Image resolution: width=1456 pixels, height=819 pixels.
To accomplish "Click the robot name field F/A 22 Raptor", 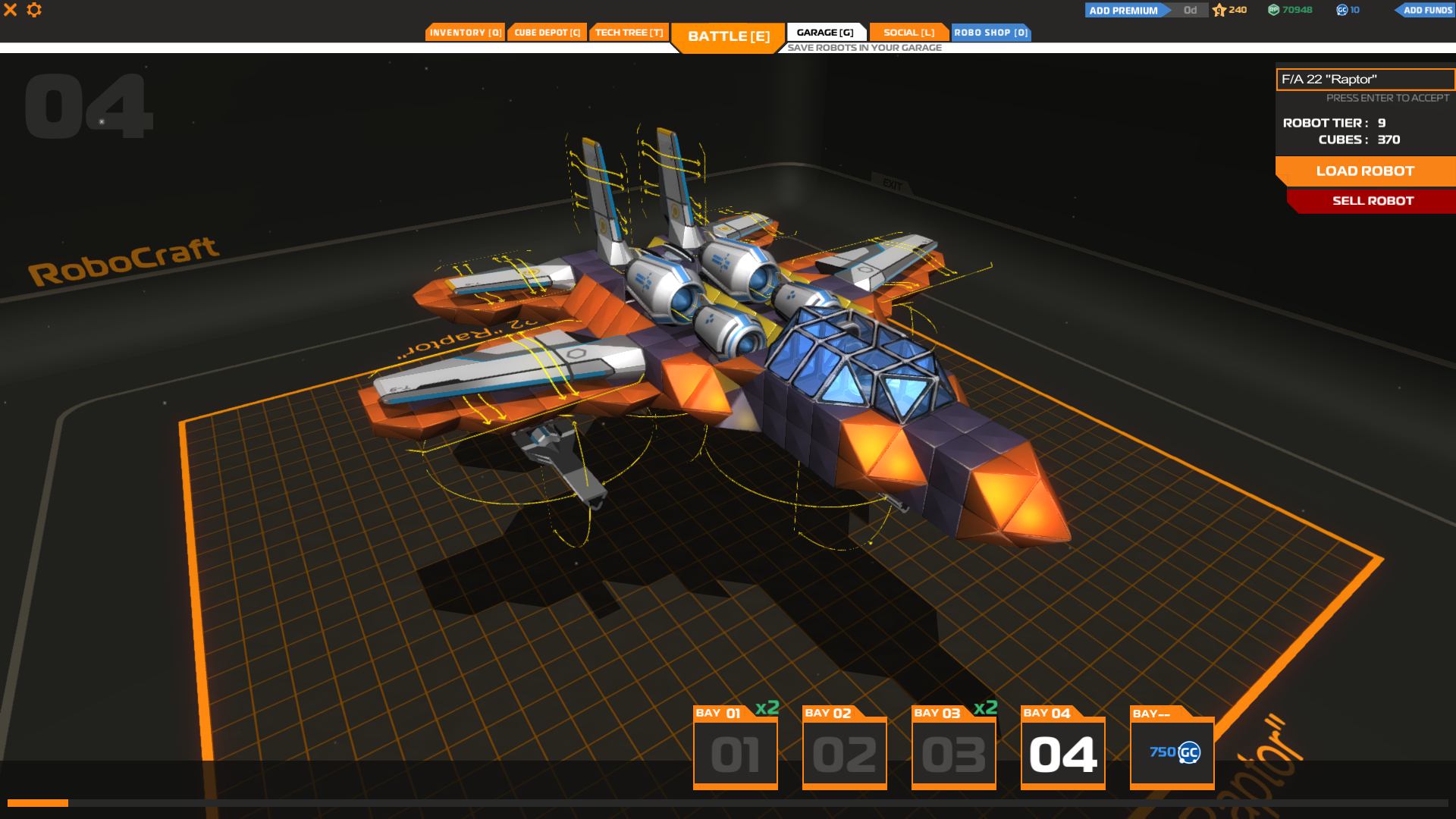I will tap(1365, 79).
